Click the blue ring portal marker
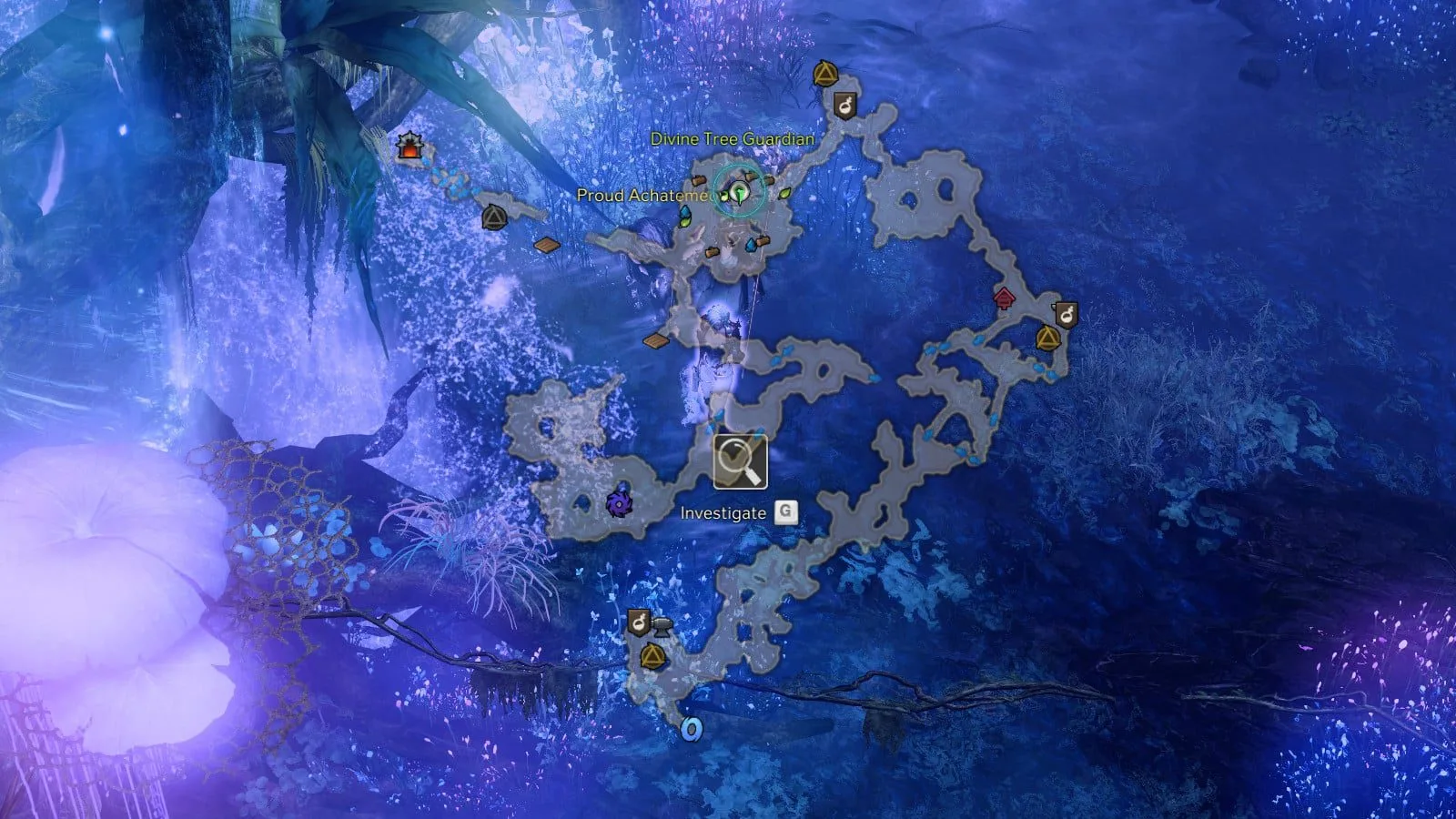The image size is (1456, 819). click(692, 729)
